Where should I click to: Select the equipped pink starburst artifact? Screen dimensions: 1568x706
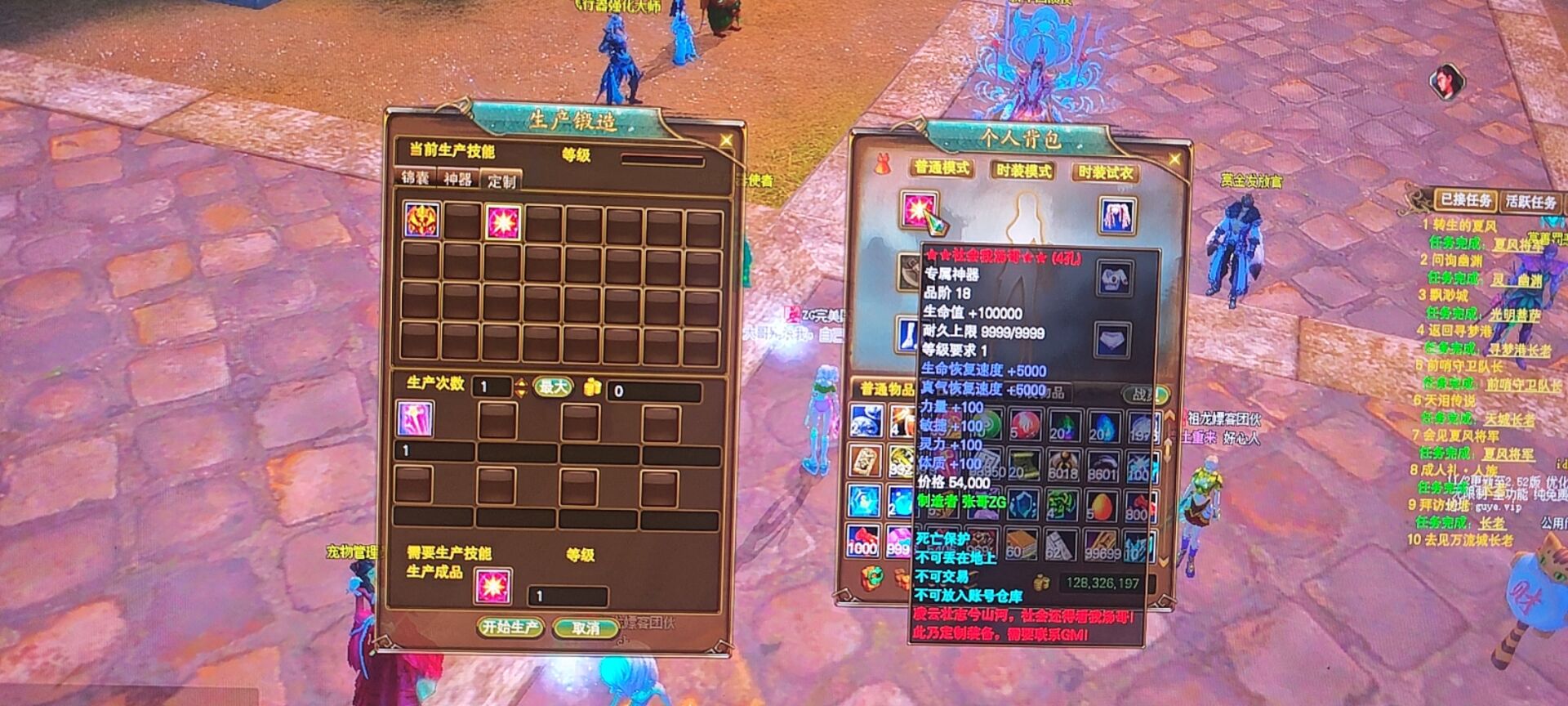[x=919, y=210]
